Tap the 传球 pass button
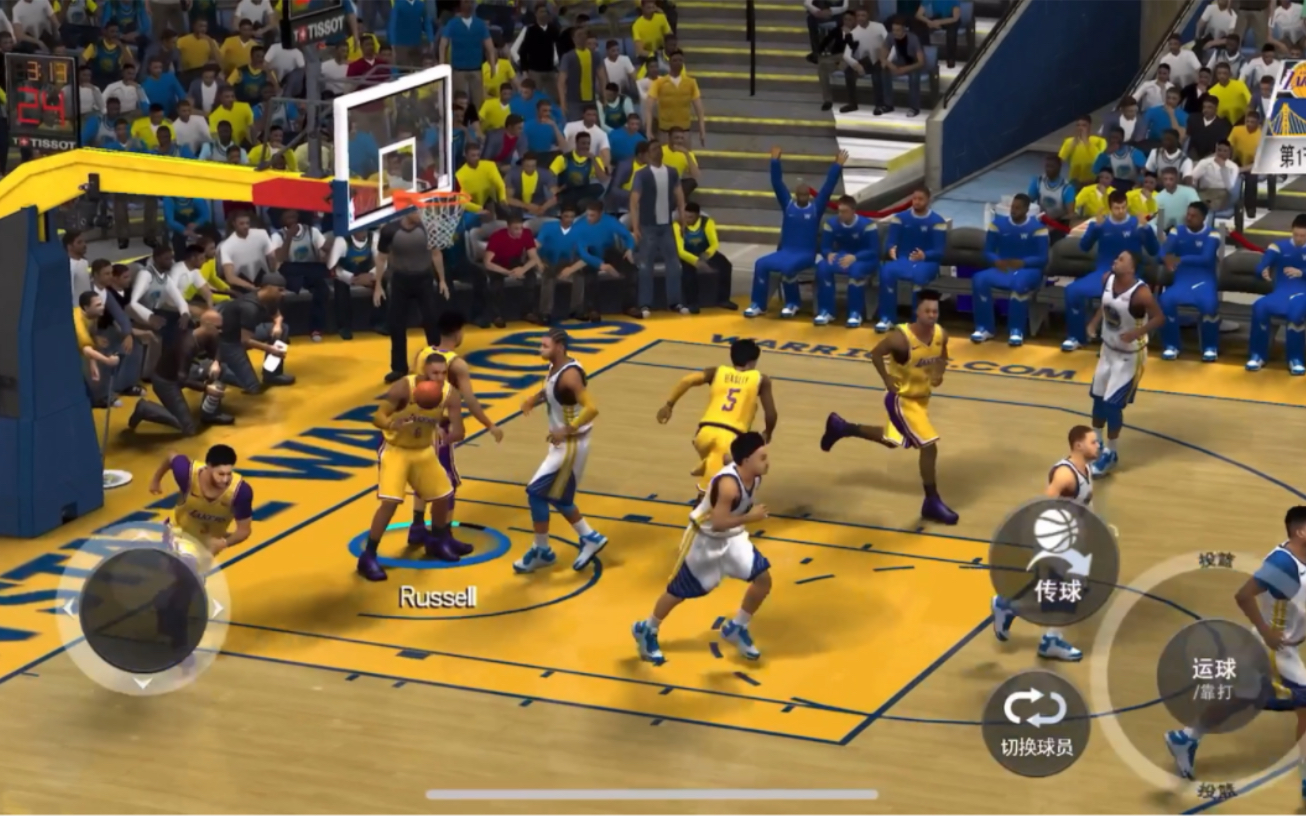The width and height of the screenshot is (1306, 816). 1053,562
